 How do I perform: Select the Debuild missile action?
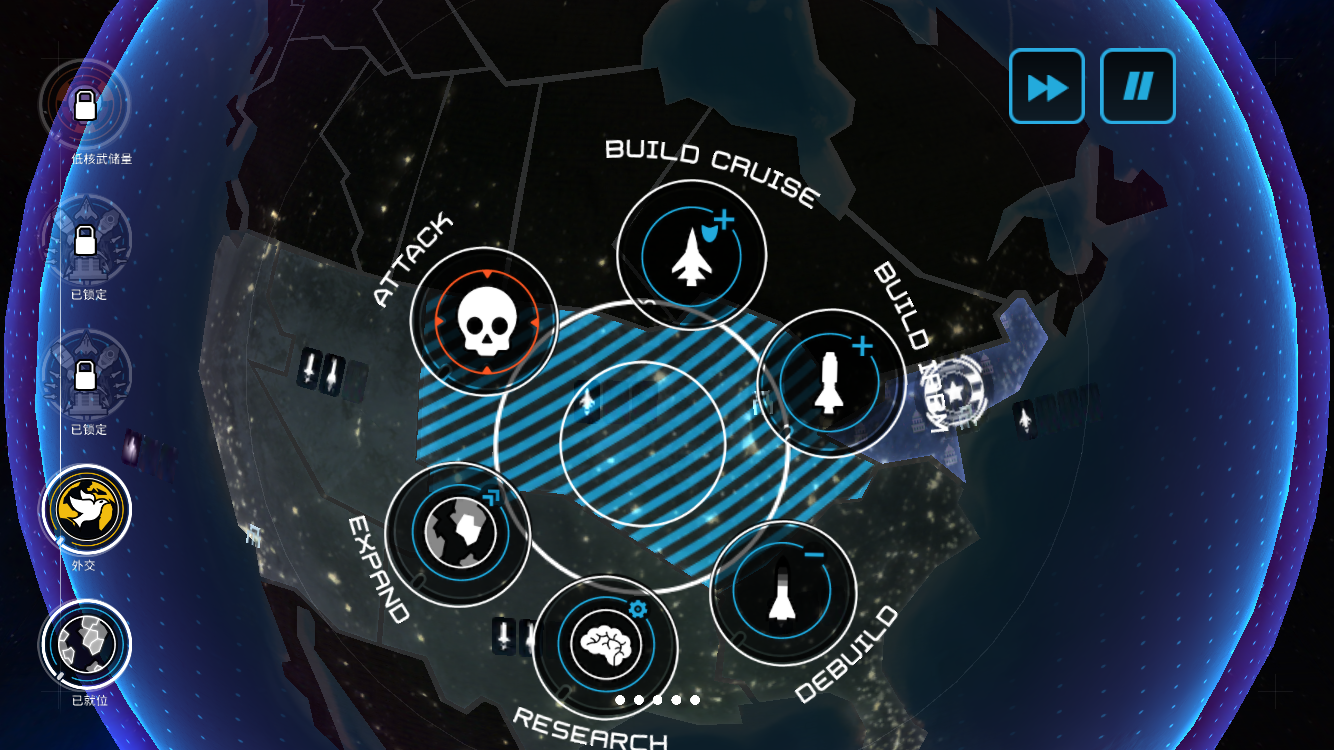[783, 592]
